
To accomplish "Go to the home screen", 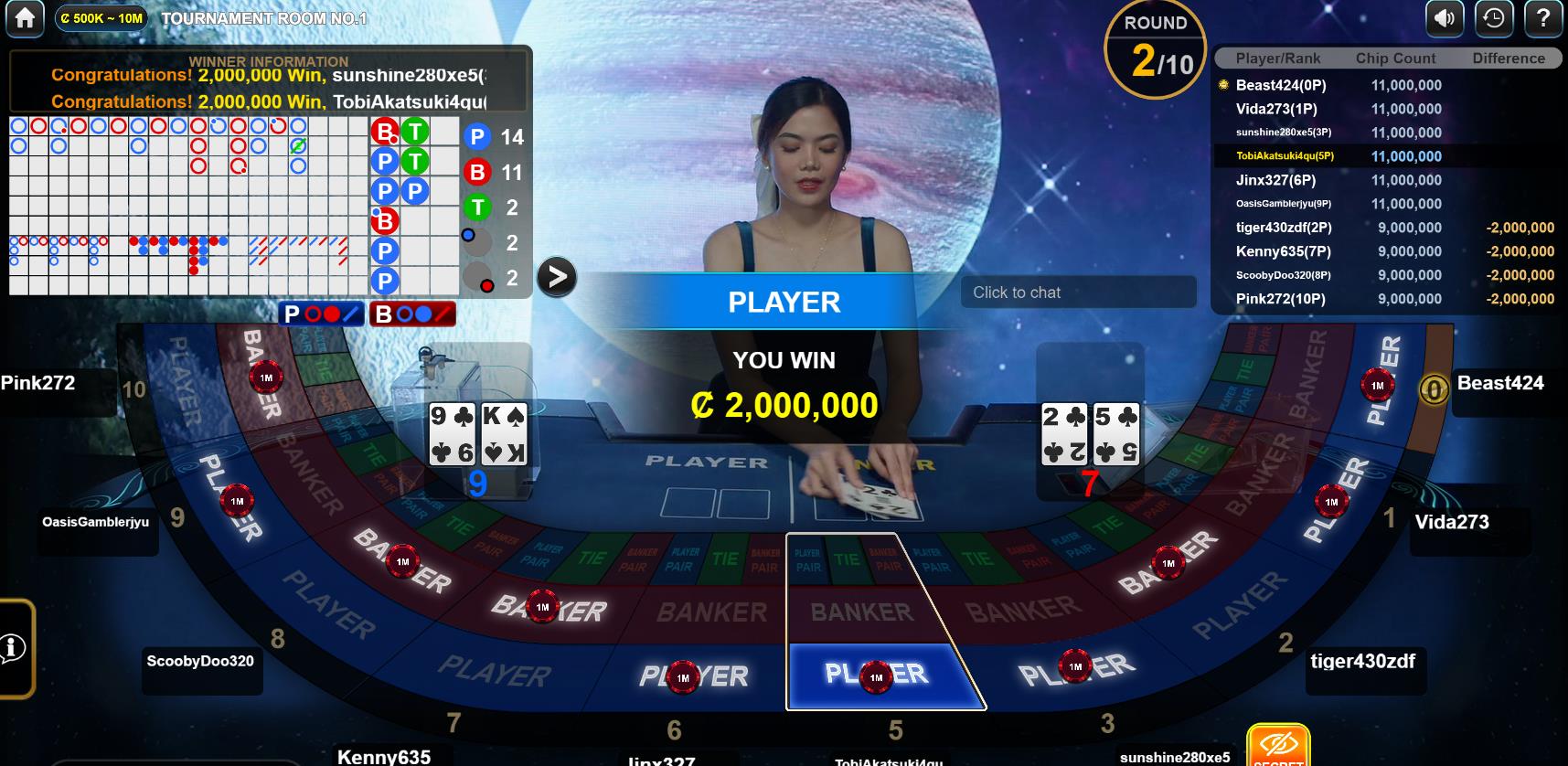I will click(x=25, y=18).
